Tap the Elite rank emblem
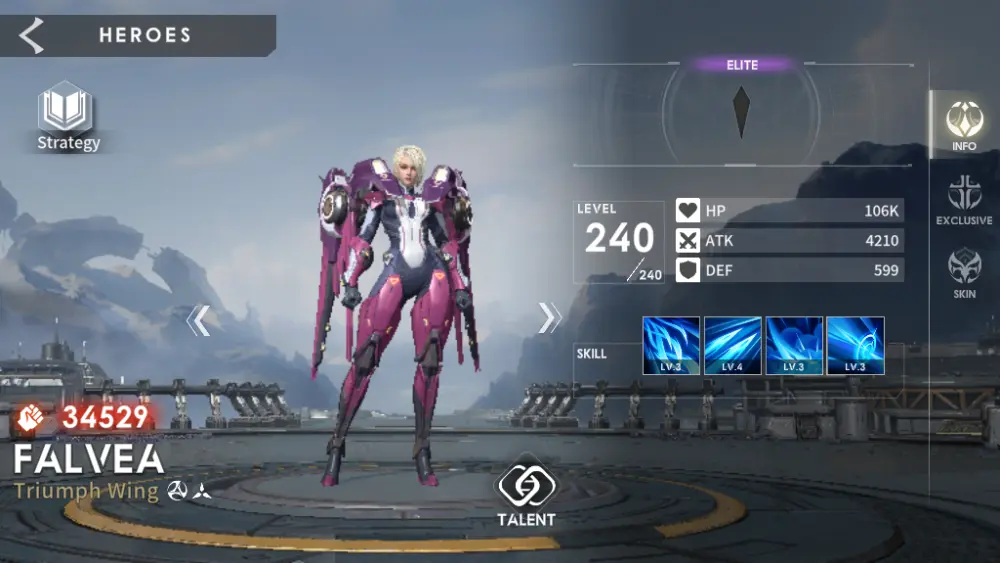The image size is (1000, 563). pyautogui.click(x=741, y=112)
